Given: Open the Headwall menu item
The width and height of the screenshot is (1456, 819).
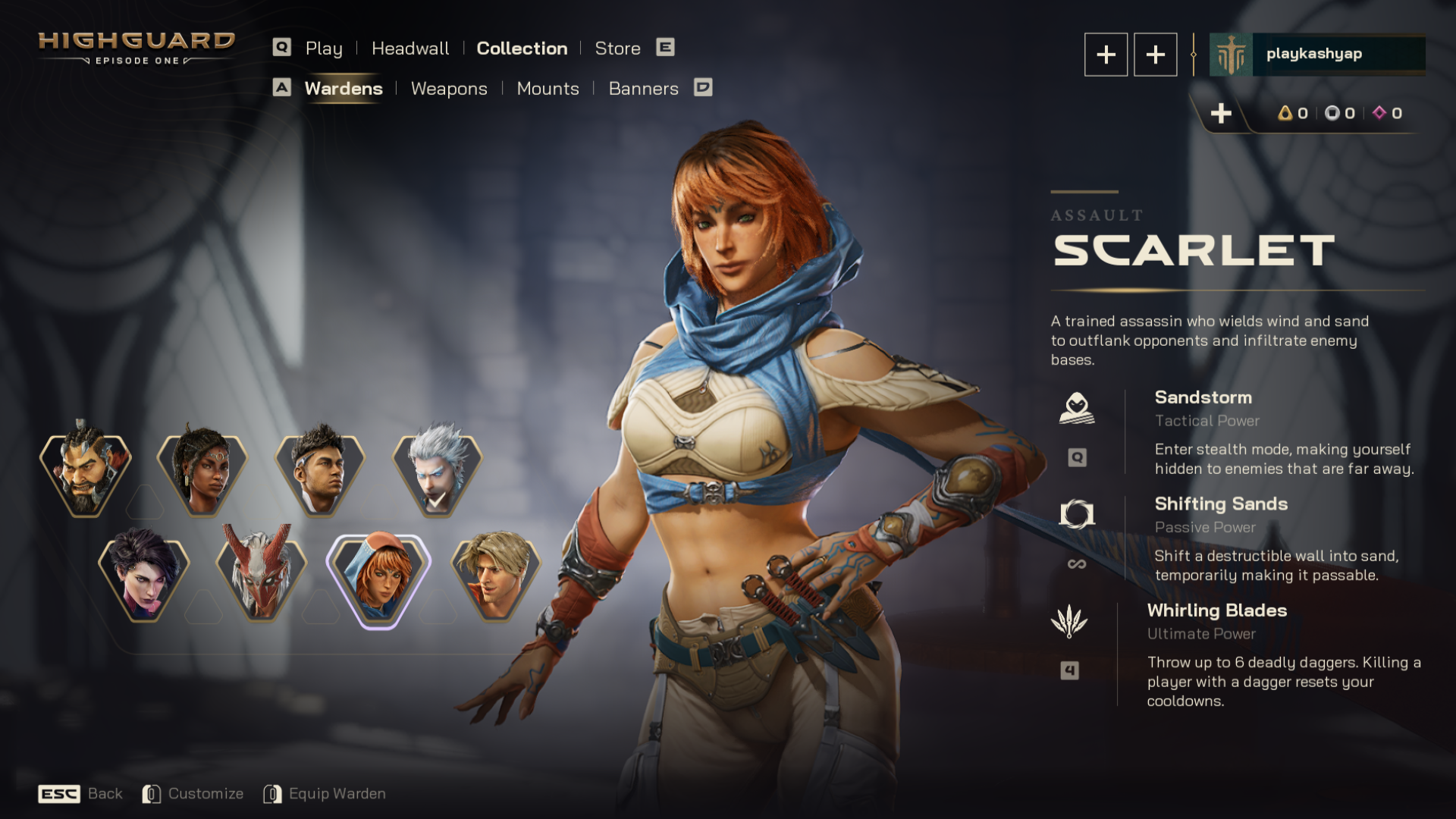Looking at the screenshot, I should [409, 48].
